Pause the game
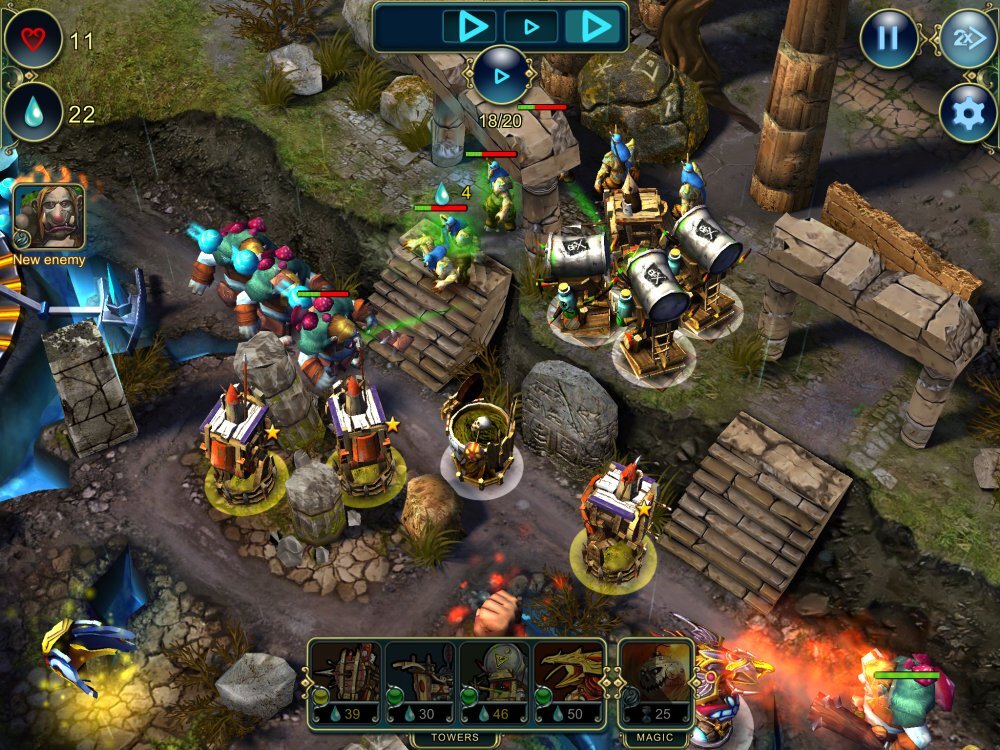Image resolution: width=1000 pixels, height=750 pixels. click(x=888, y=39)
